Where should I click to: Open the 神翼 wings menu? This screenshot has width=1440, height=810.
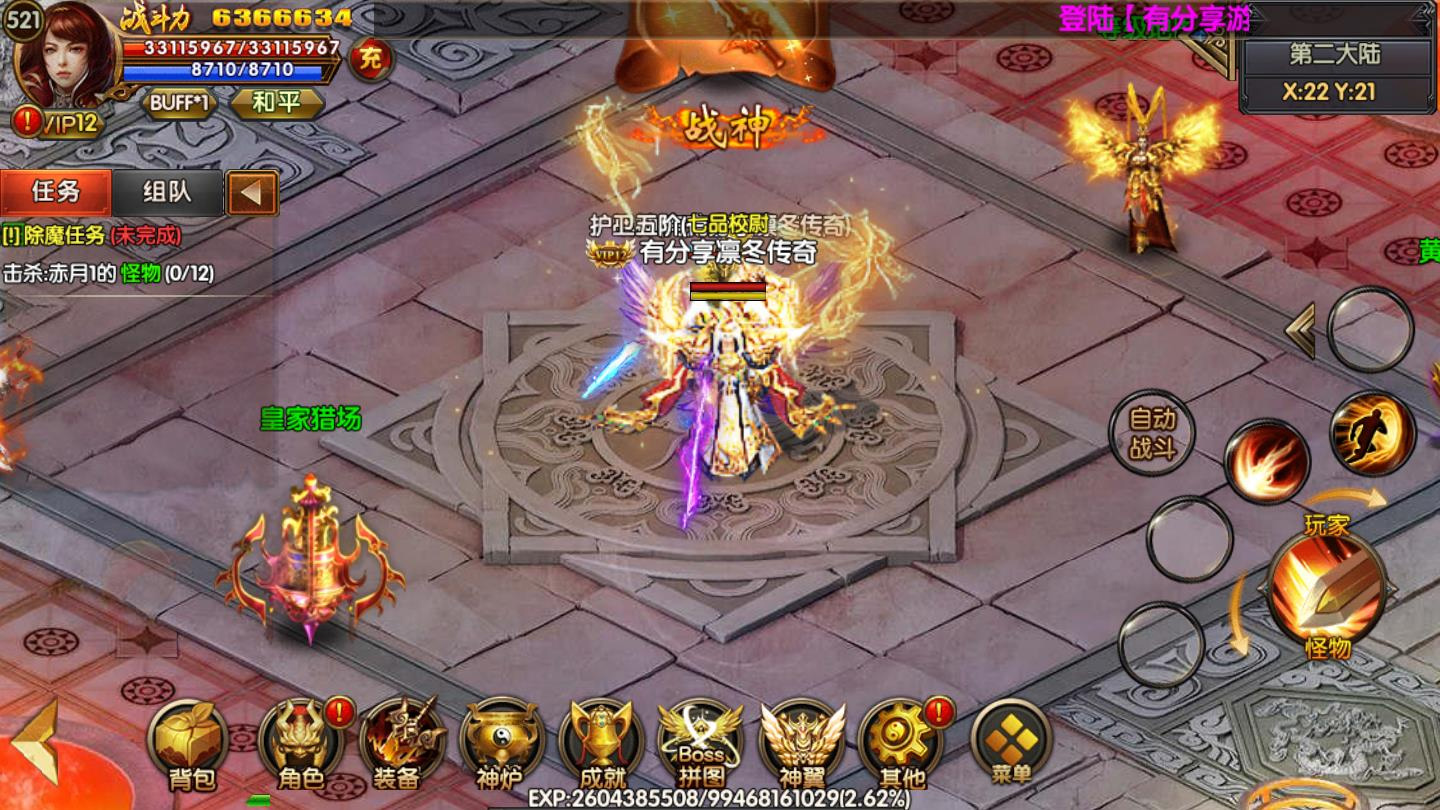pyautogui.click(x=801, y=742)
